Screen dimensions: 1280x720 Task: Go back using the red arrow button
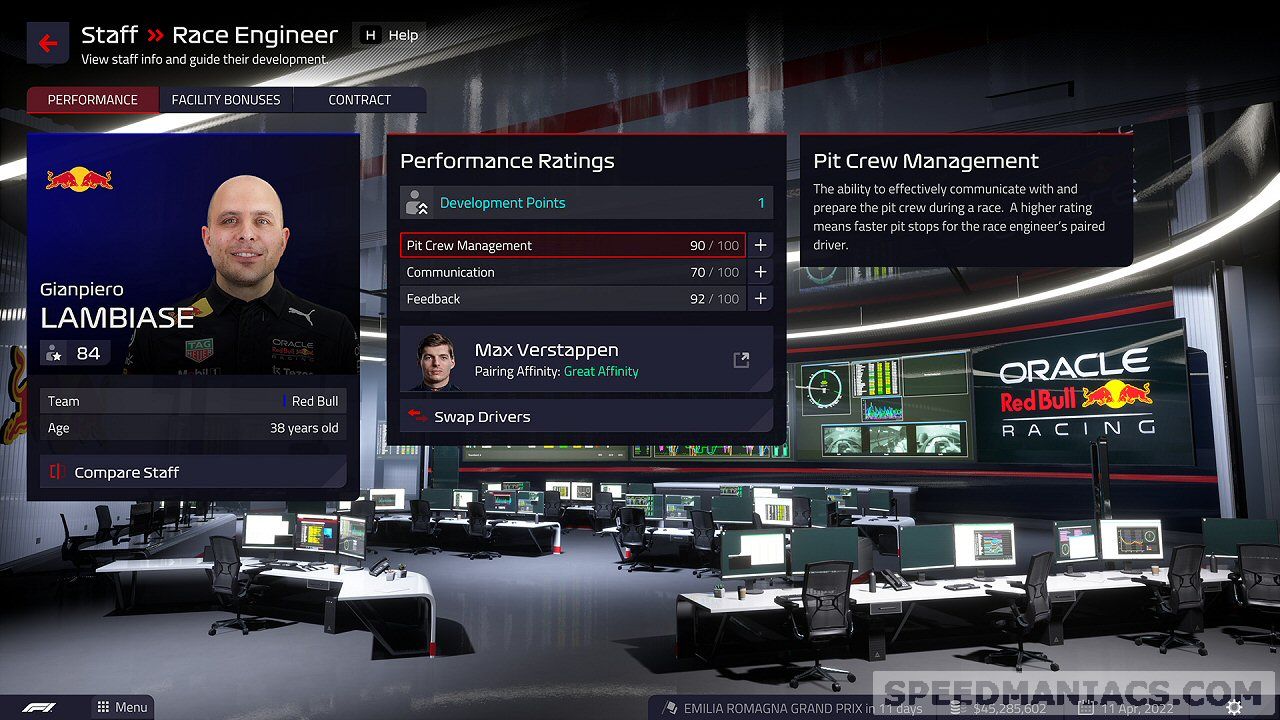coord(48,44)
